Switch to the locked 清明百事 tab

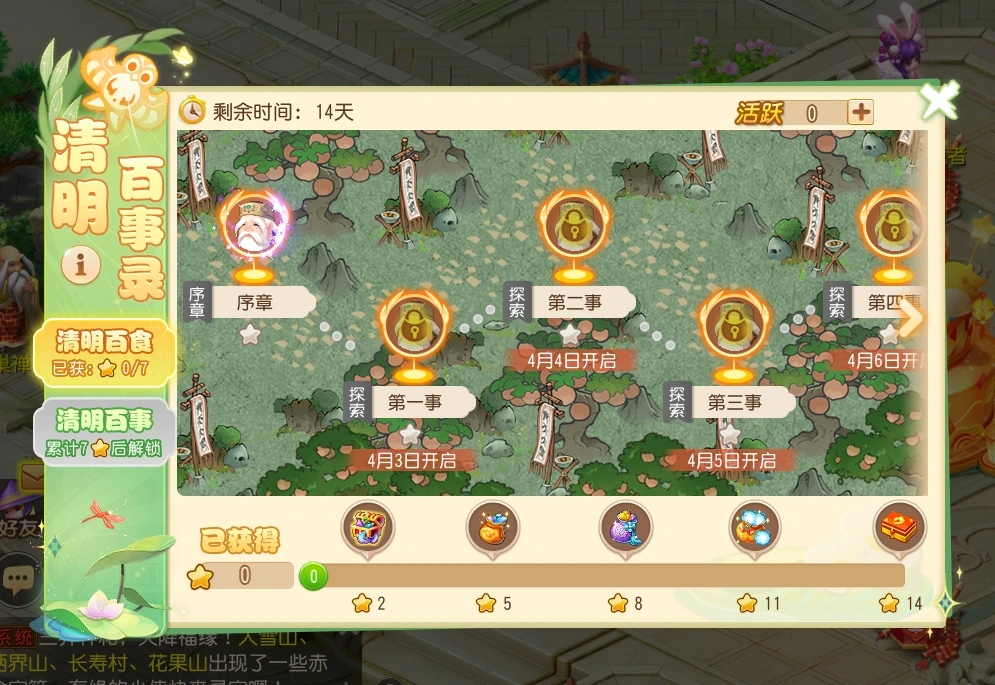pyautogui.click(x=103, y=431)
